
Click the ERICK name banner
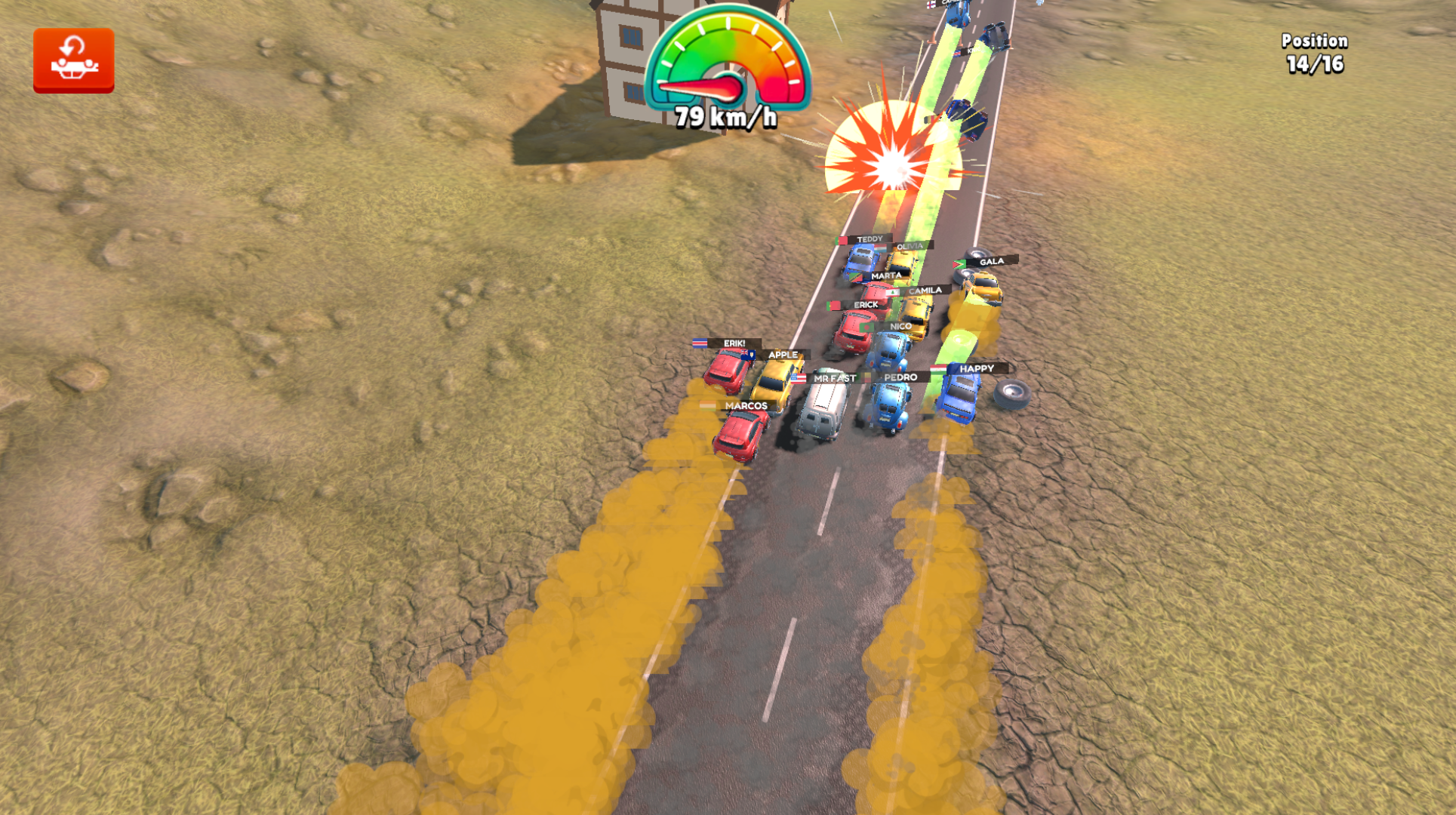point(865,305)
